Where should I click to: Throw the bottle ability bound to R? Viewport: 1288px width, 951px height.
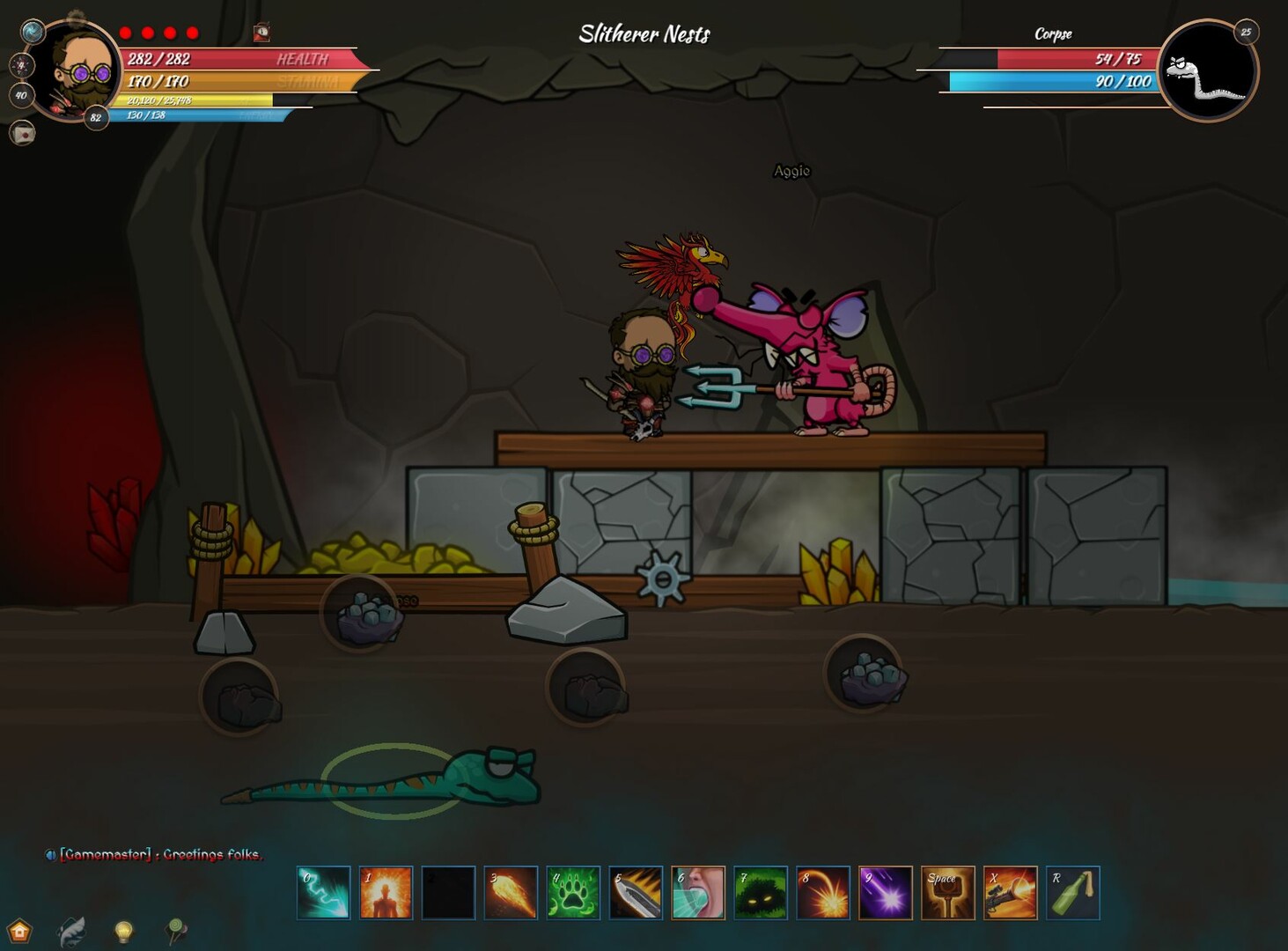[1075, 892]
